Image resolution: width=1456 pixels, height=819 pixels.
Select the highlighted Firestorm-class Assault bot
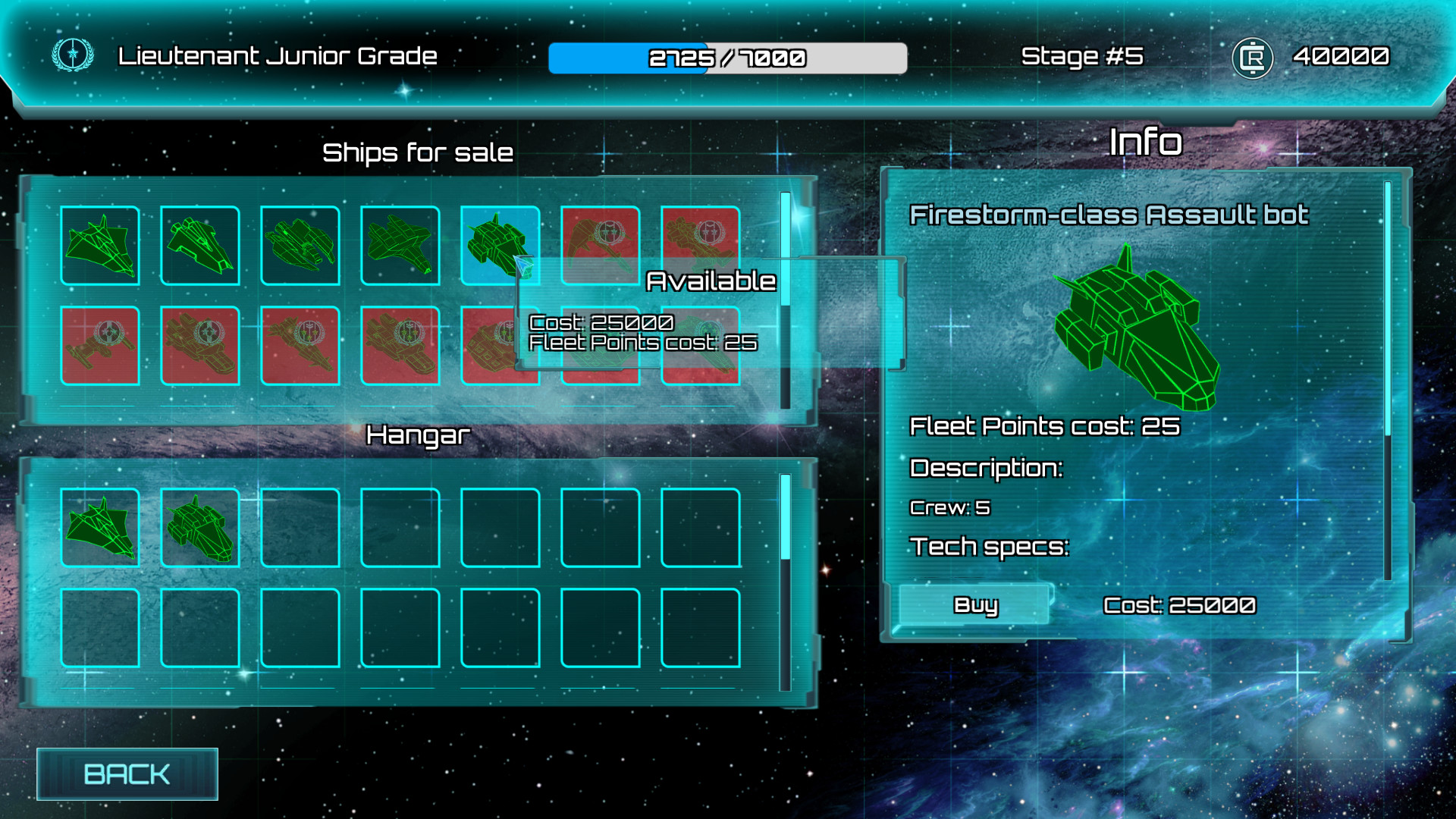500,244
